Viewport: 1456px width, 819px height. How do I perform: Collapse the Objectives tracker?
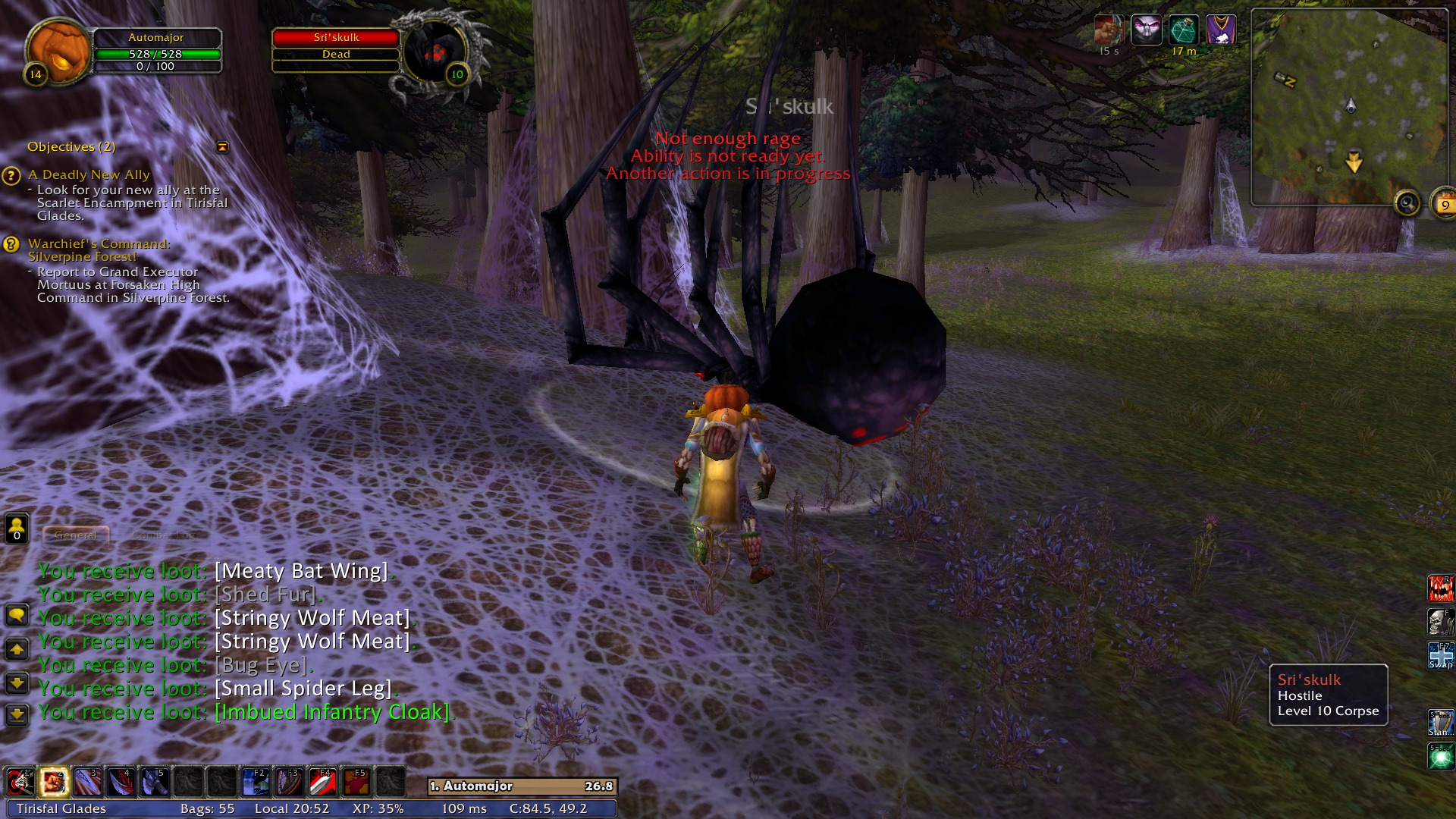222,147
